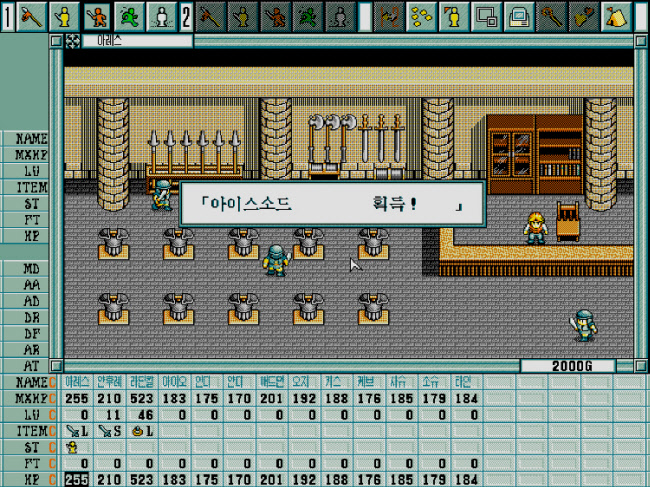Select 아레스's sword item slot marked L
Screen dimensions: 650x487
(x=77, y=431)
